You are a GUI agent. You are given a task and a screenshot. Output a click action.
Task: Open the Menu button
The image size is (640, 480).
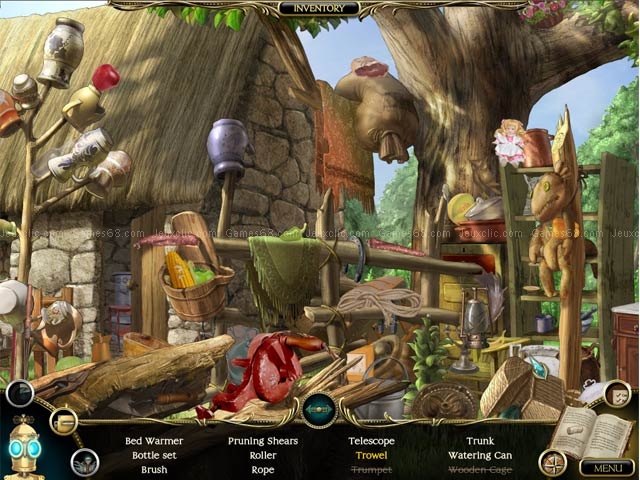click(x=606, y=467)
